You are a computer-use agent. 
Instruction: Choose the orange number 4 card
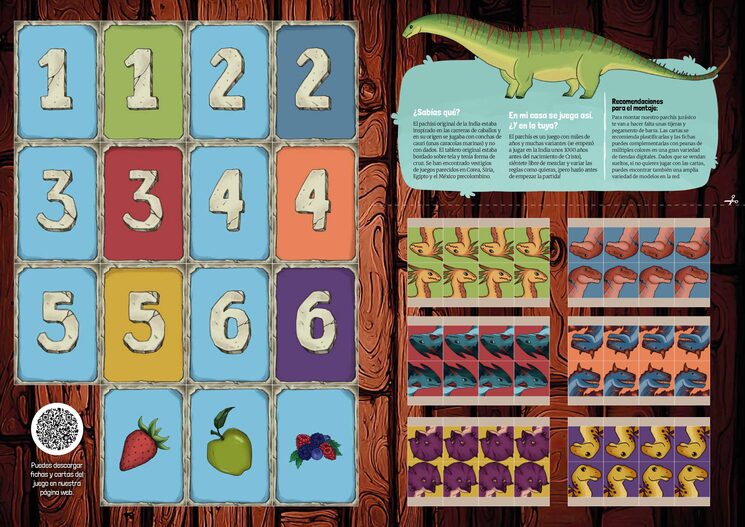click(x=315, y=203)
